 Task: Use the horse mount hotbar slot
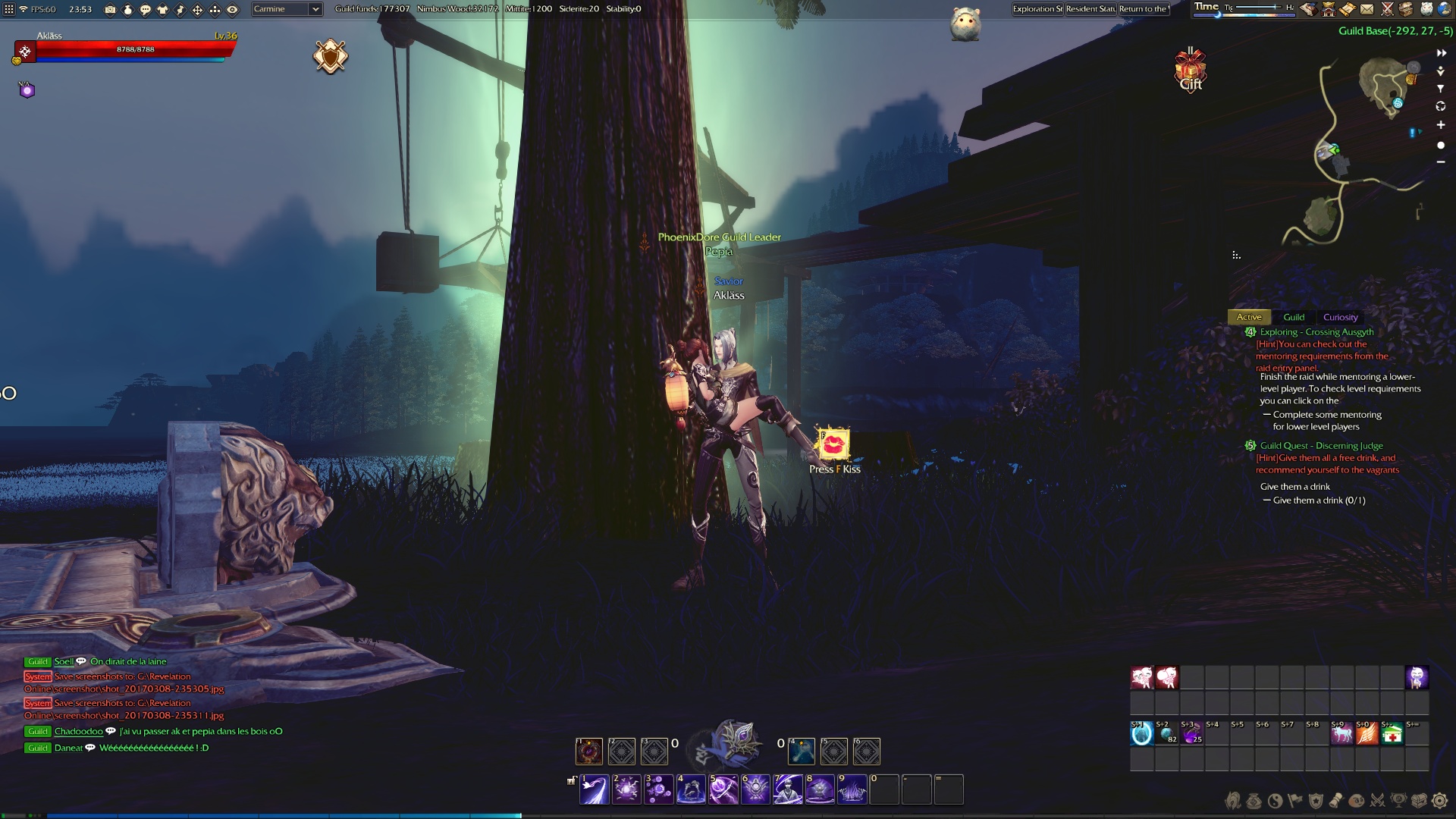[1341, 733]
